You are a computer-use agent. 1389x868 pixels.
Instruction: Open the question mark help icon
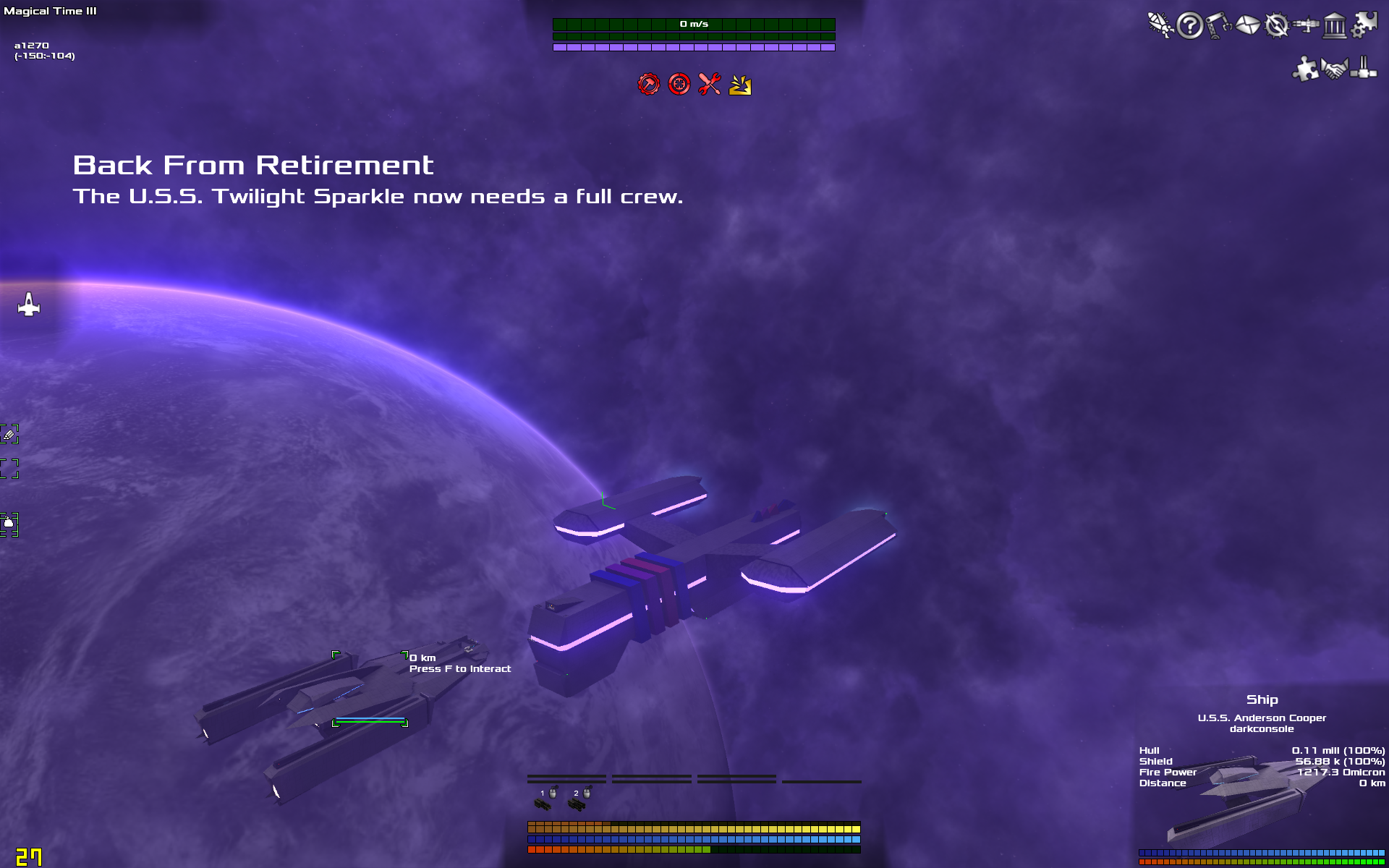(x=1189, y=26)
